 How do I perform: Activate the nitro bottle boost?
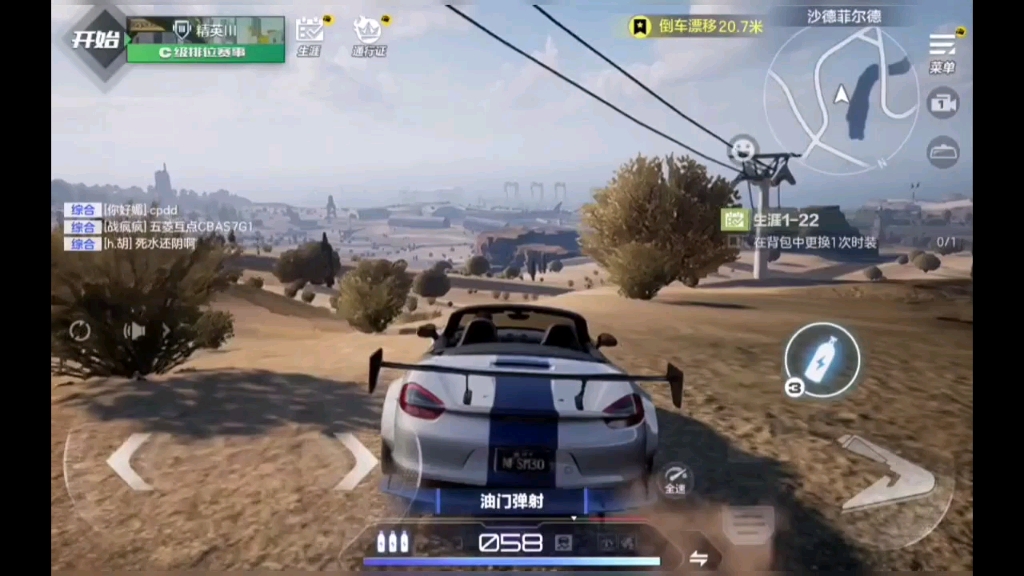pyautogui.click(x=821, y=359)
